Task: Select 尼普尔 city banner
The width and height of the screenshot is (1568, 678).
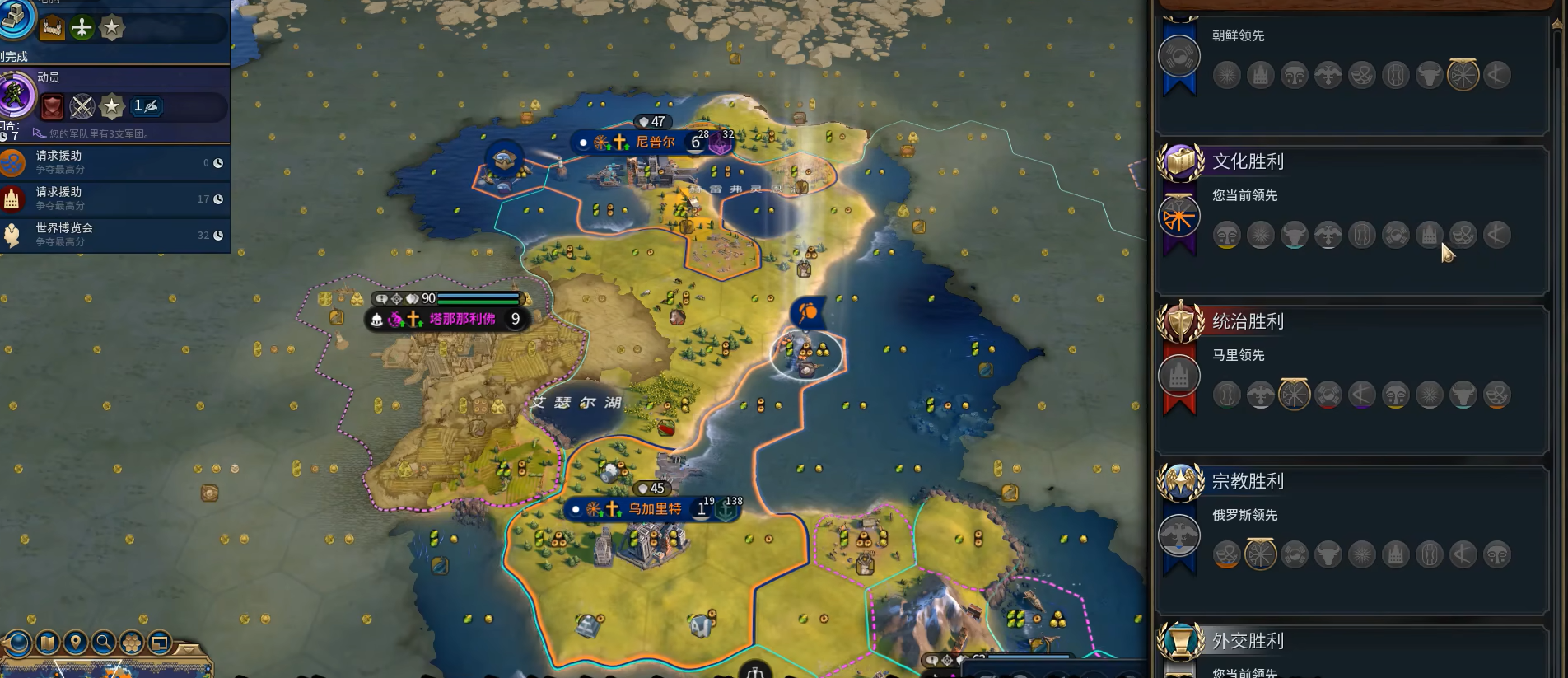Action: (x=655, y=143)
